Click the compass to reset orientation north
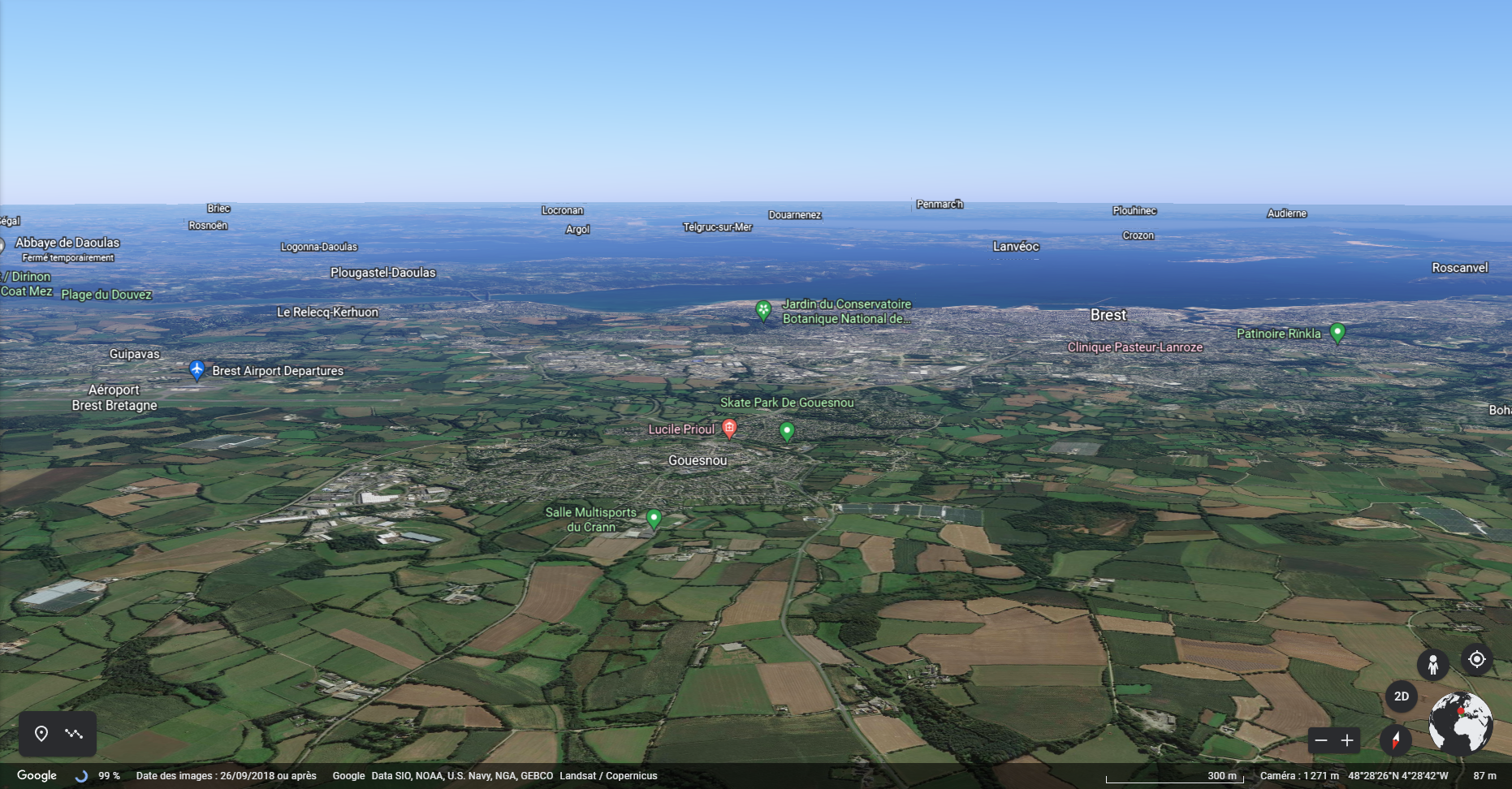 tap(1395, 739)
